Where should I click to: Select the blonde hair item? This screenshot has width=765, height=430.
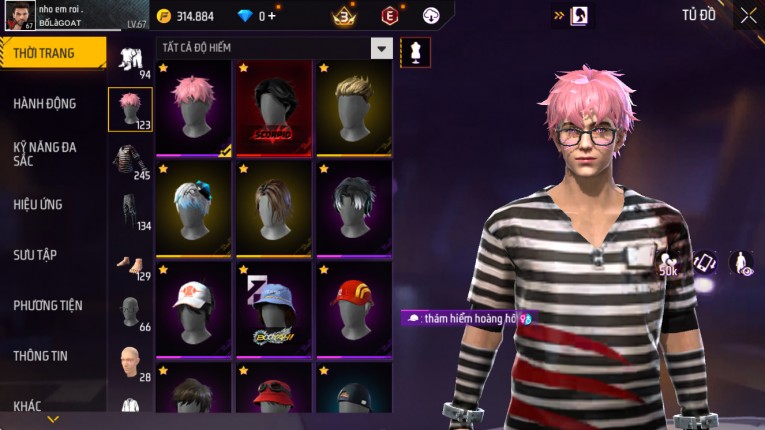tap(353, 108)
